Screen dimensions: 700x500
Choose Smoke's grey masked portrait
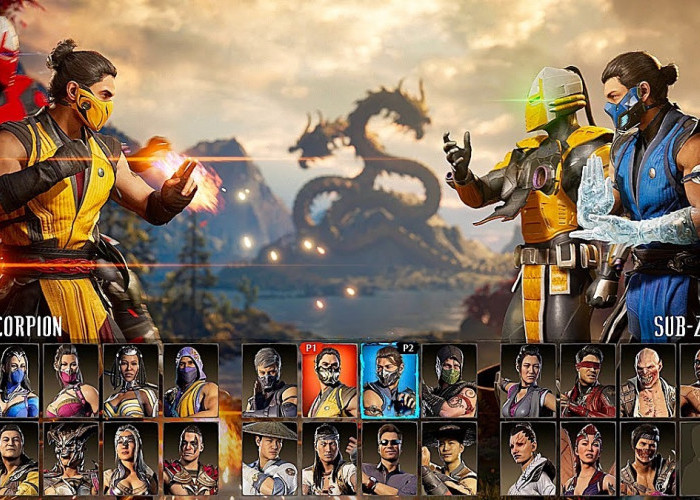pos(269,381)
